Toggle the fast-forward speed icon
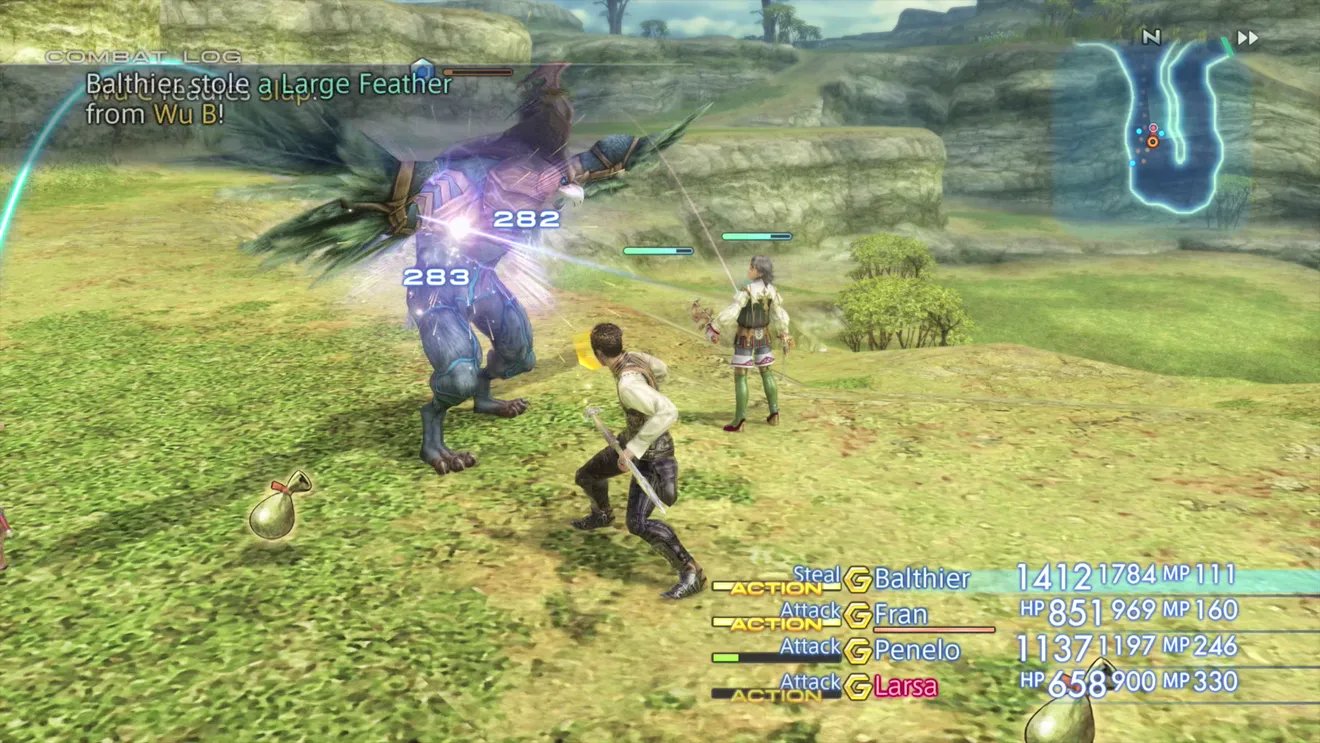Viewport: 1320px width, 743px height. [1247, 38]
